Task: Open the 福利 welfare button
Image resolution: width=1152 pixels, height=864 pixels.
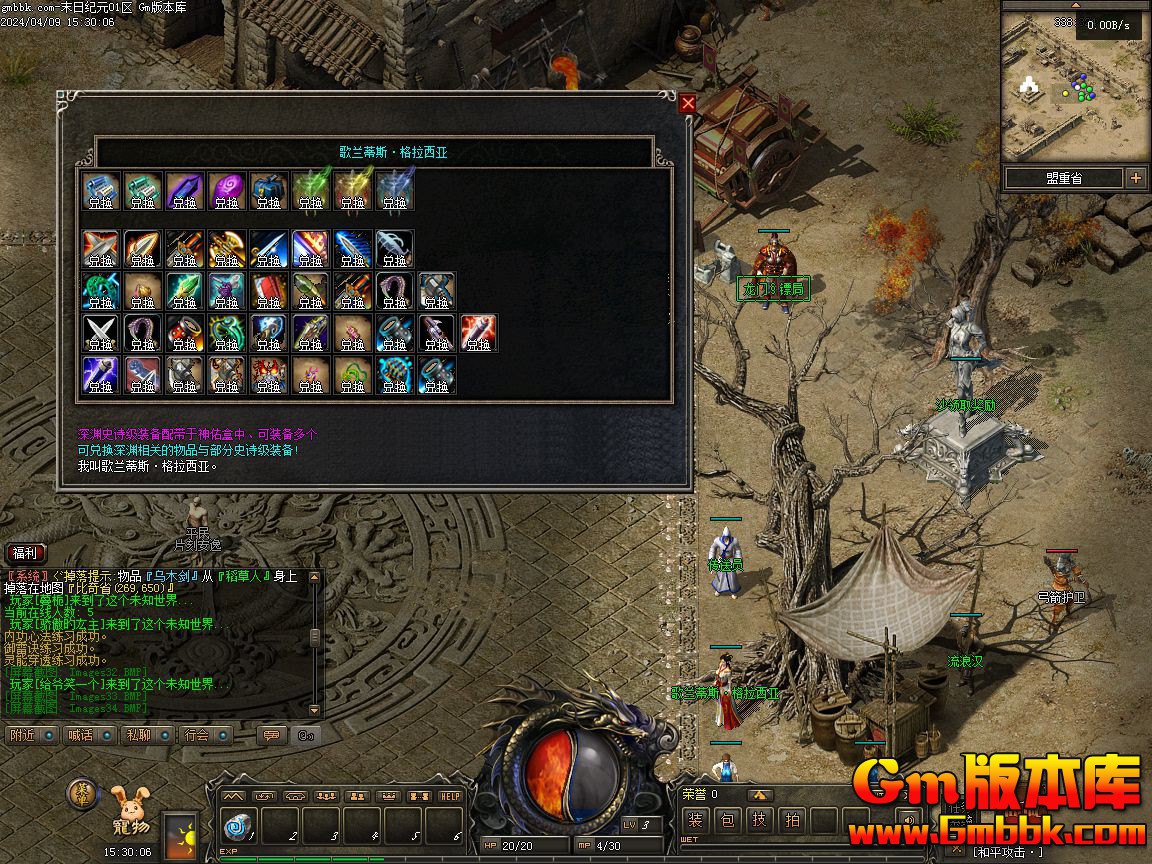Action: pyautogui.click(x=25, y=553)
